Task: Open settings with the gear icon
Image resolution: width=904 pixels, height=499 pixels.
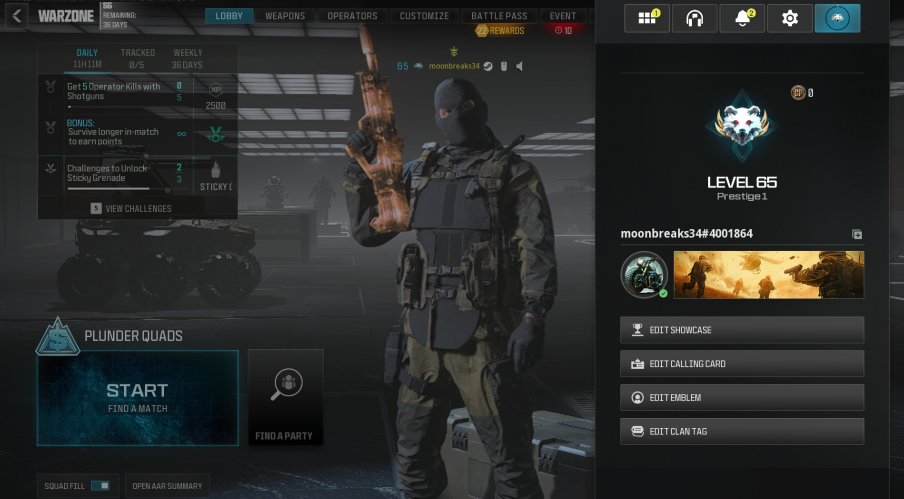Action: (x=790, y=18)
